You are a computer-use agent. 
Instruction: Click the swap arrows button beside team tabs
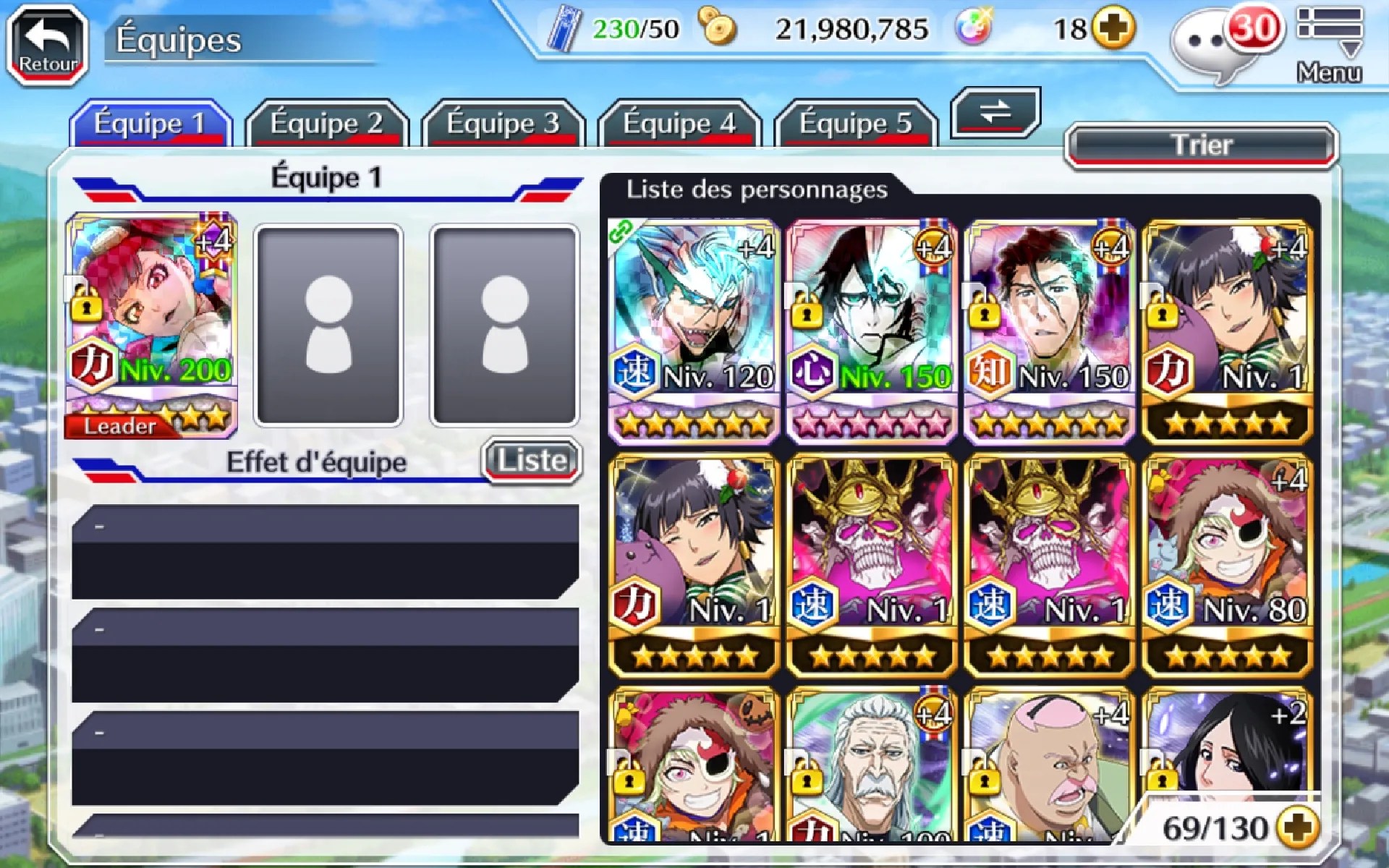click(995, 112)
